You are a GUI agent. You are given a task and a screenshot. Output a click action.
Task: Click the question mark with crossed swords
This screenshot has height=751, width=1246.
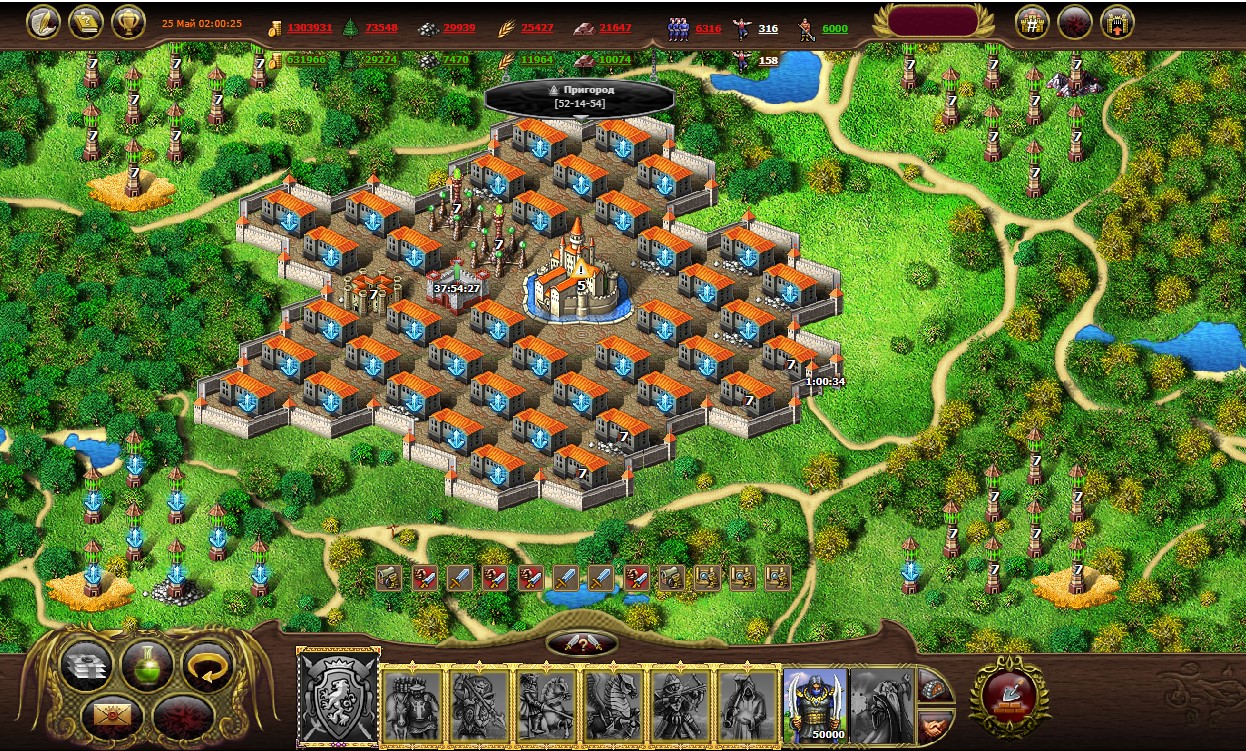click(581, 644)
